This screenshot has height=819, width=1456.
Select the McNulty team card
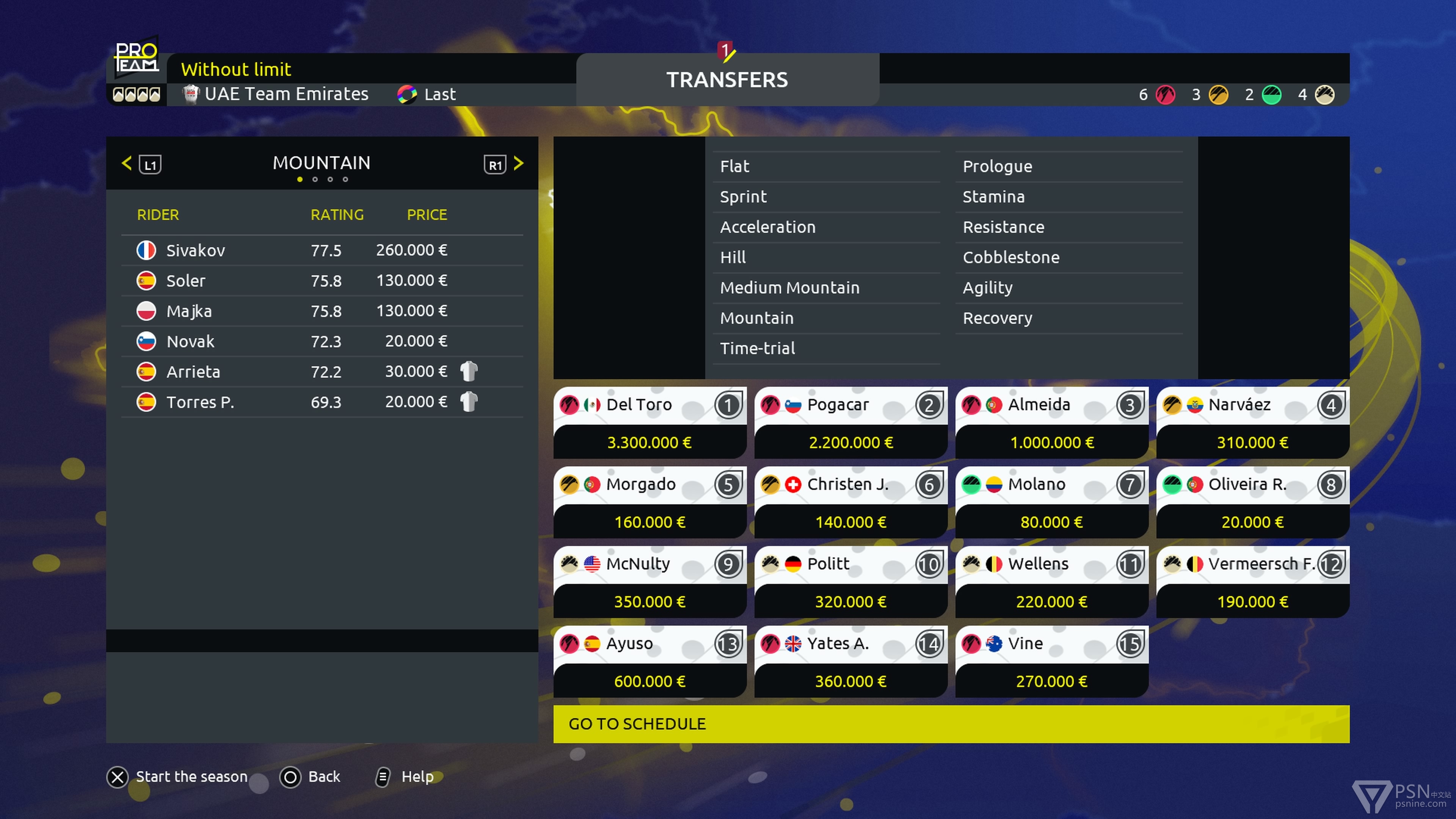pos(650,582)
